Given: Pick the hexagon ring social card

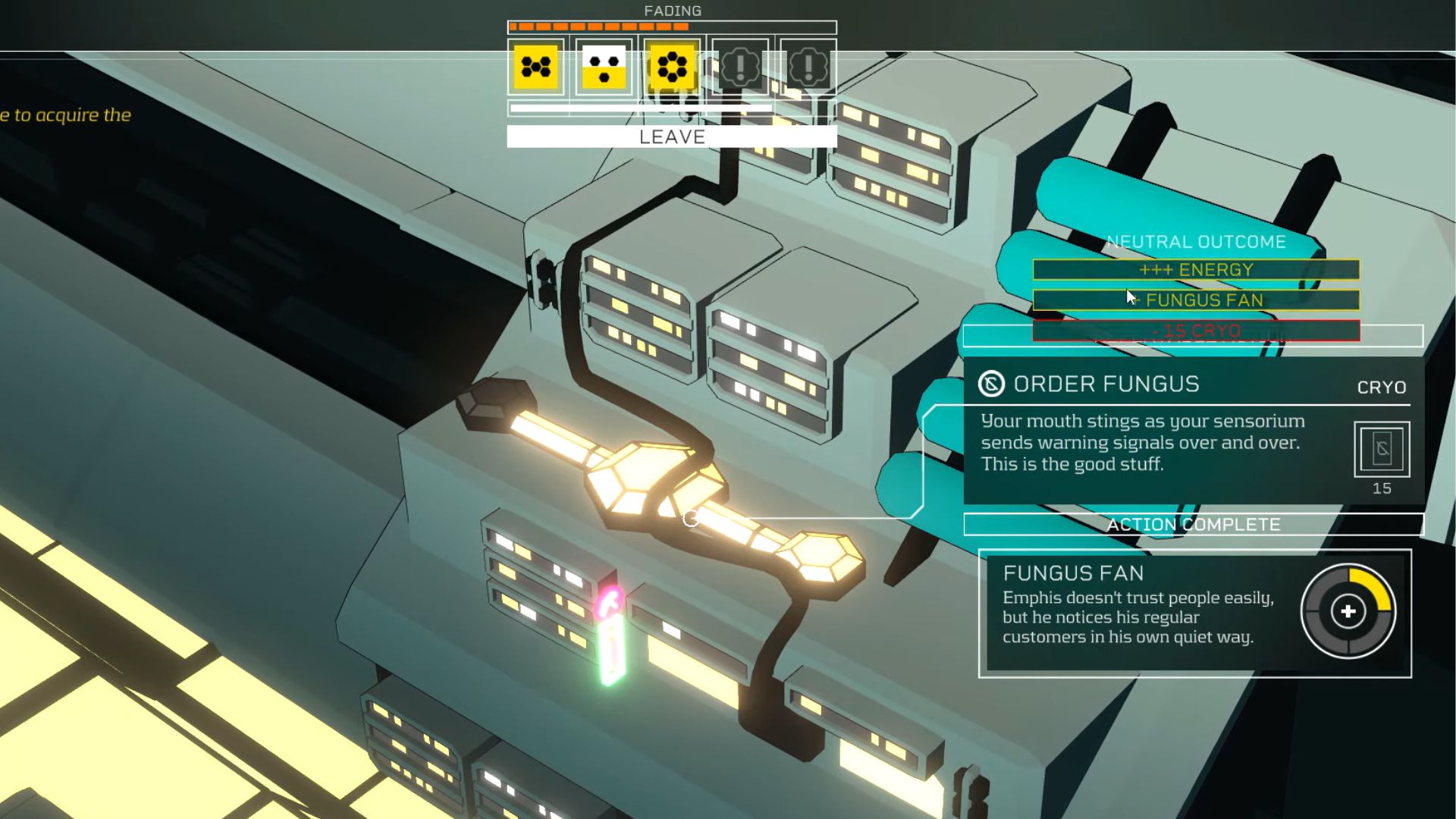Looking at the screenshot, I should coord(670,67).
